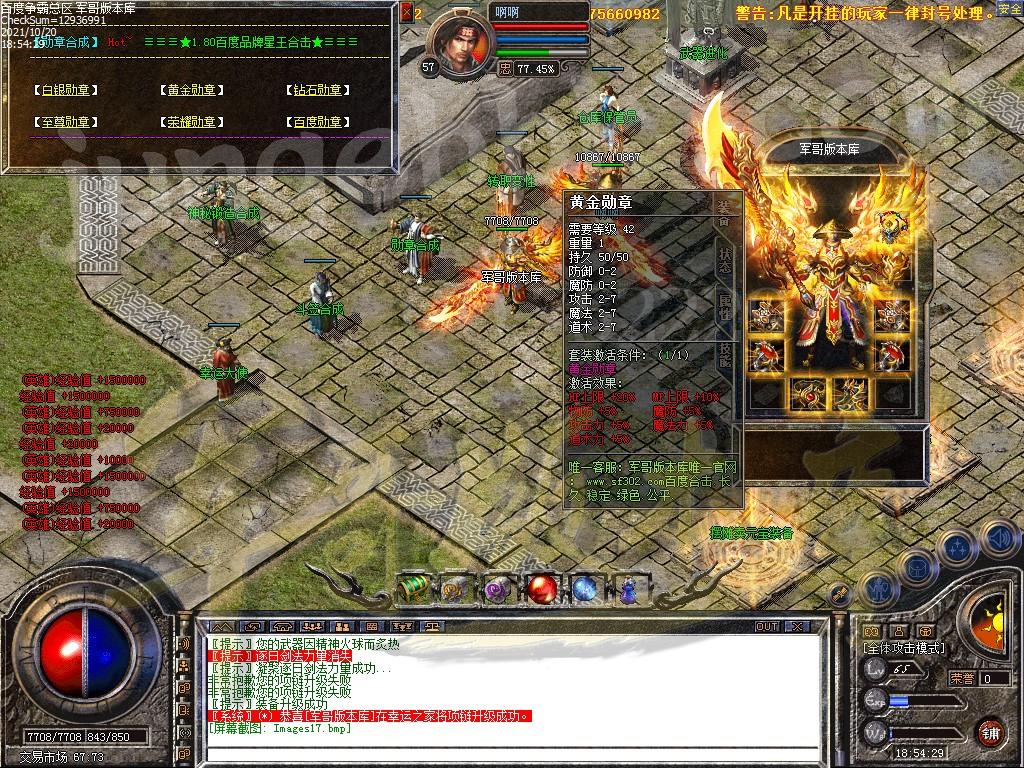Screen dimensions: 1024x768
Task: Open the 属性 attributes tab
Action: pyautogui.click(x=724, y=305)
